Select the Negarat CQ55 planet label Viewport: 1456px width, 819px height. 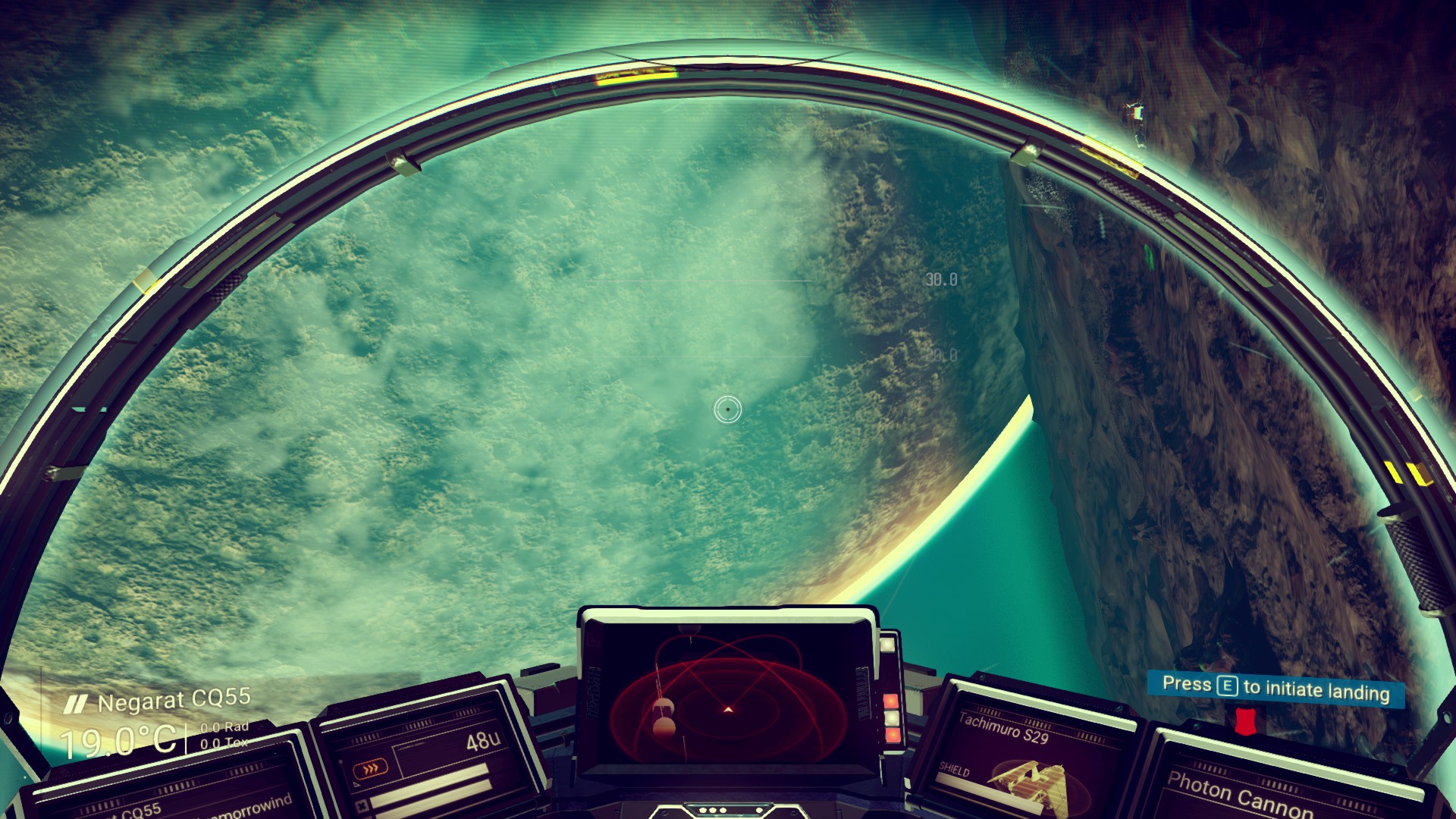[x=174, y=701]
